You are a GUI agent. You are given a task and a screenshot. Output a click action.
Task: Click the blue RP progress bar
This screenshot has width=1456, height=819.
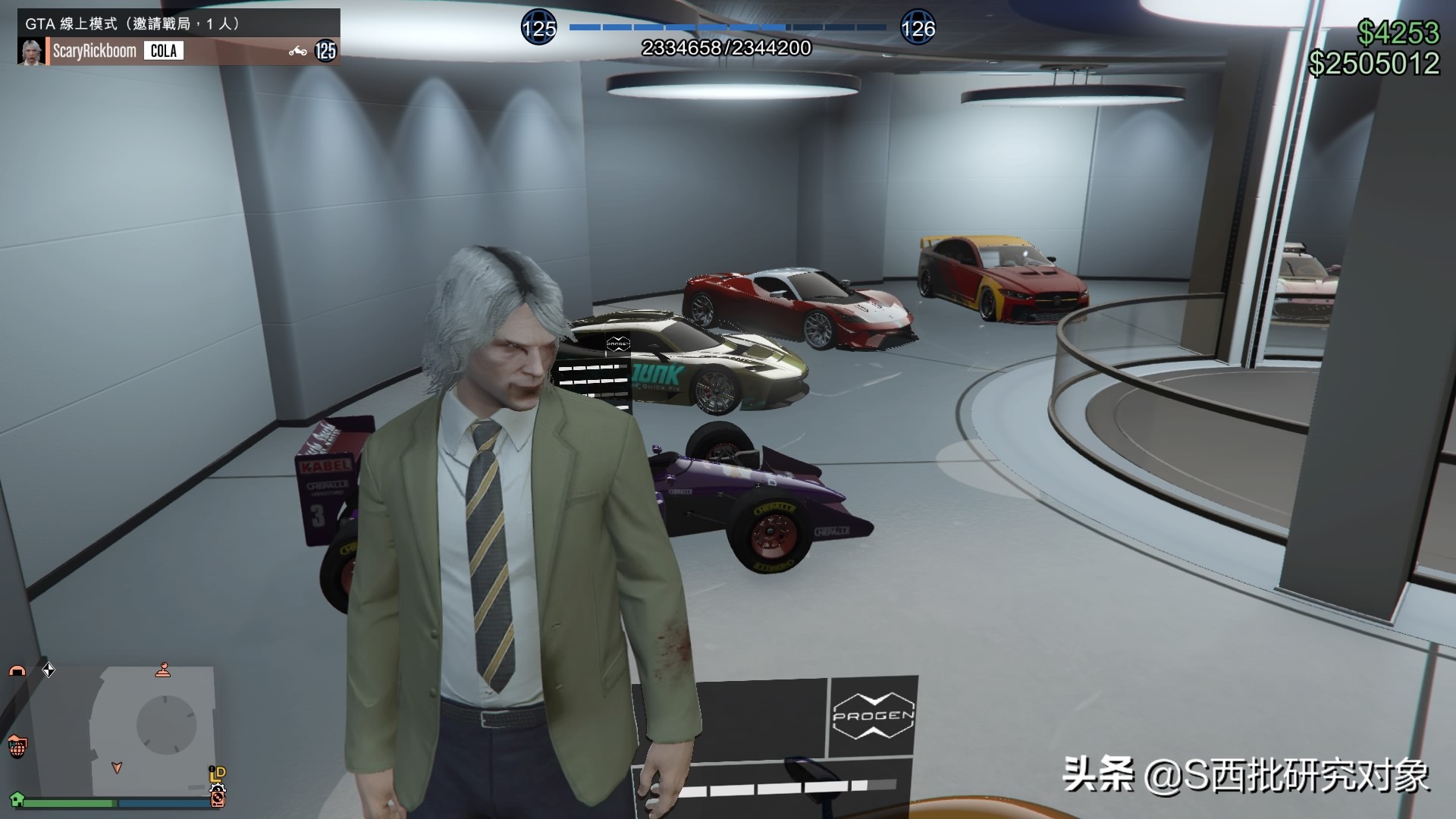[x=728, y=28]
